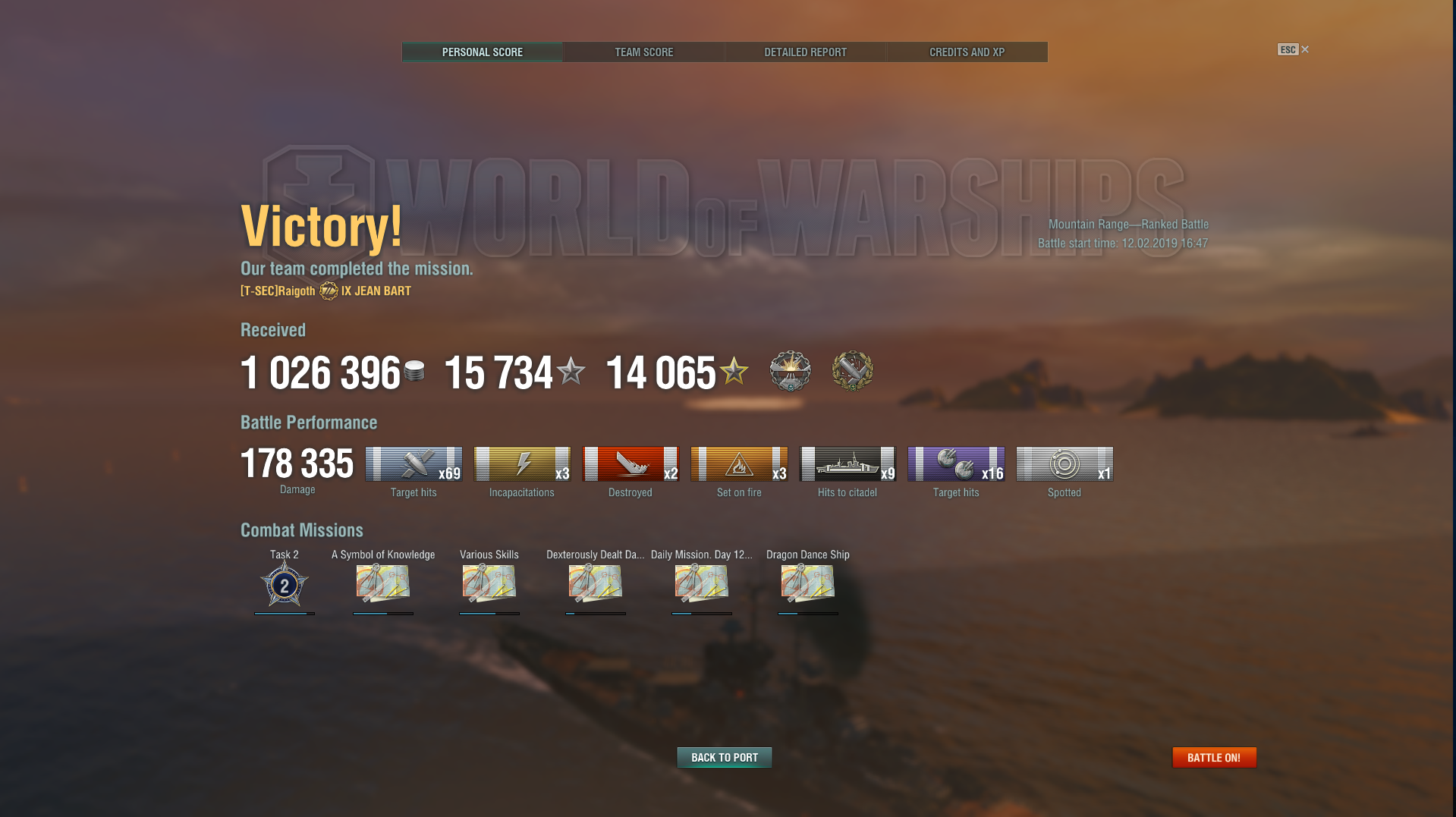Select the Dragon Dance Ship mission
The width and height of the screenshot is (1456, 817).
coord(808,583)
